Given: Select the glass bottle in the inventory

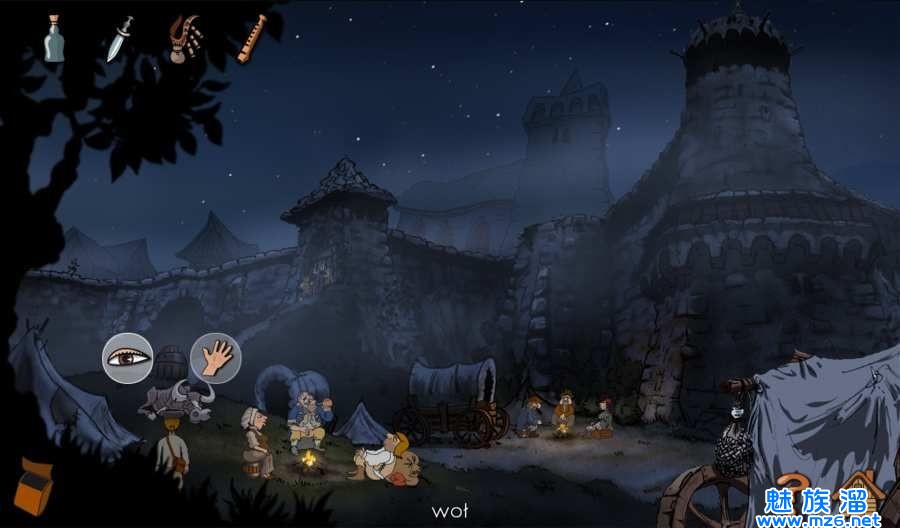Looking at the screenshot, I should point(54,39).
